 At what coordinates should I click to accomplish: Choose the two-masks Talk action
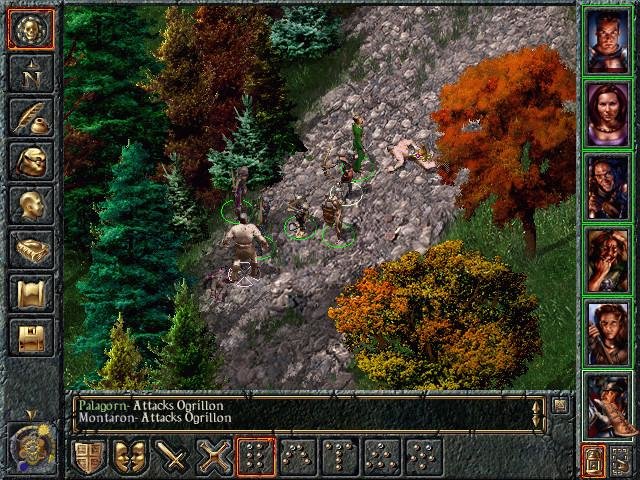[130, 457]
